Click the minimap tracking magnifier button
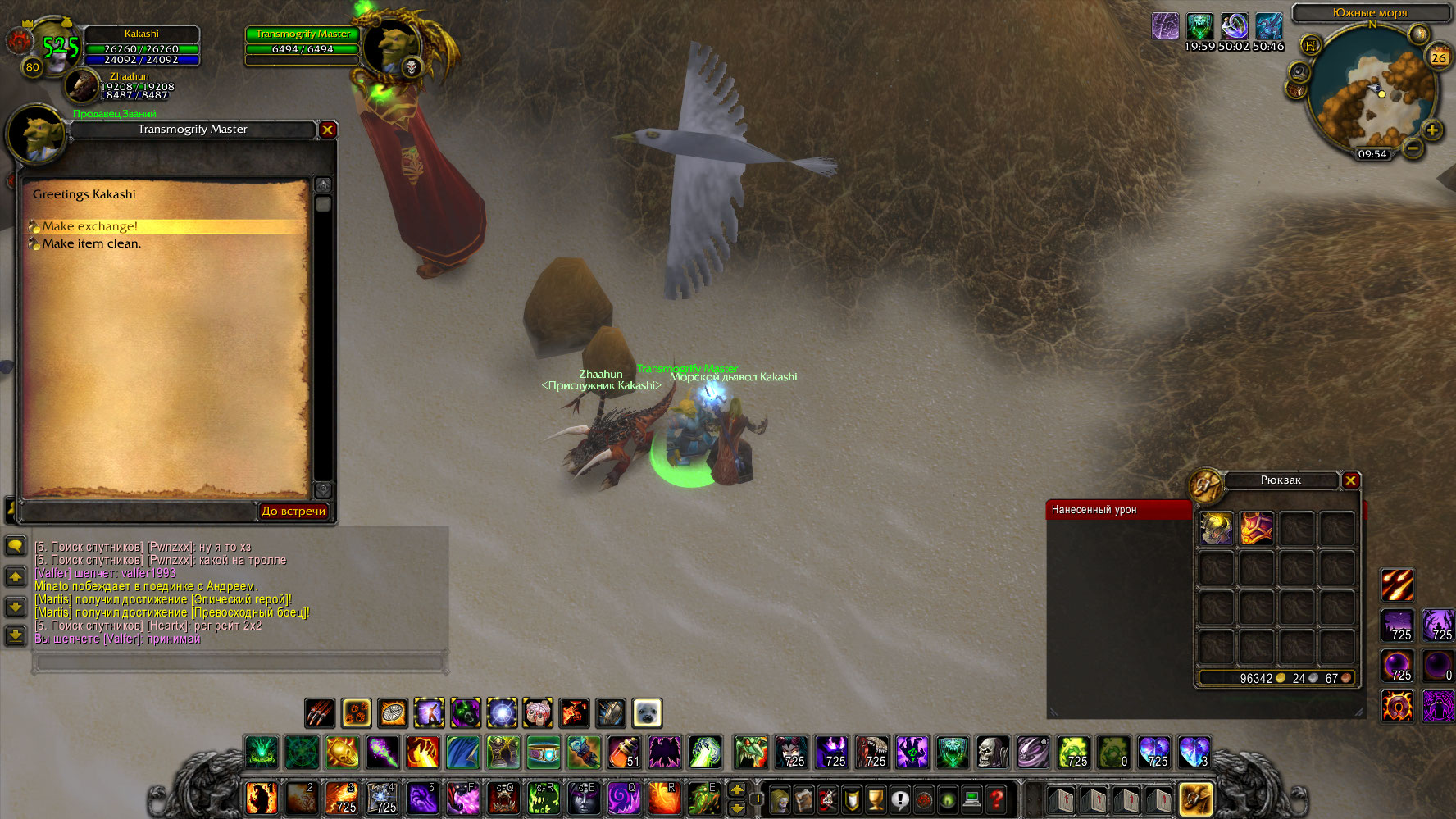The image size is (1456, 819). pos(1299,72)
